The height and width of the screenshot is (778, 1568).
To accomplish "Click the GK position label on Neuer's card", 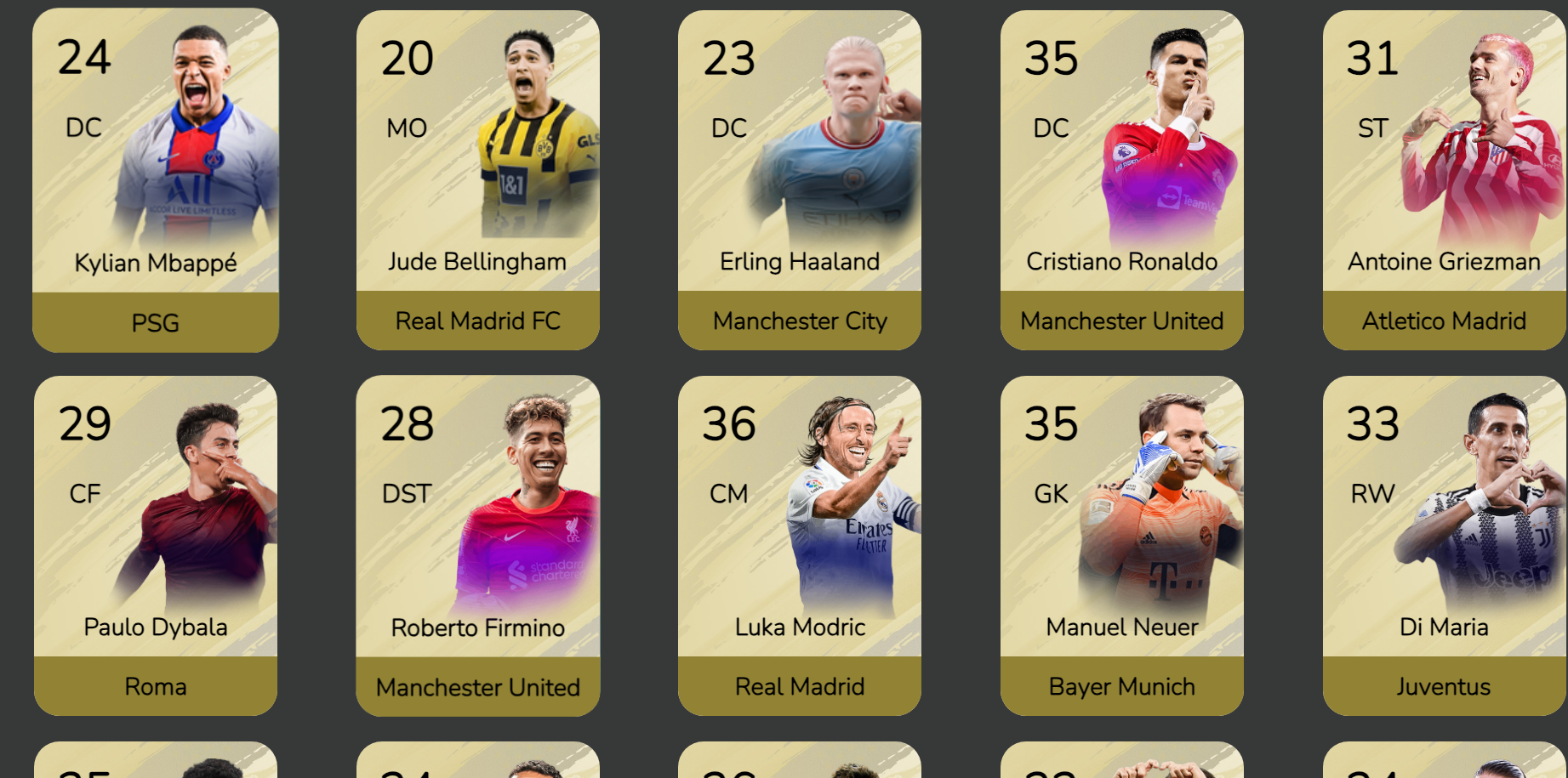I will [1051, 492].
